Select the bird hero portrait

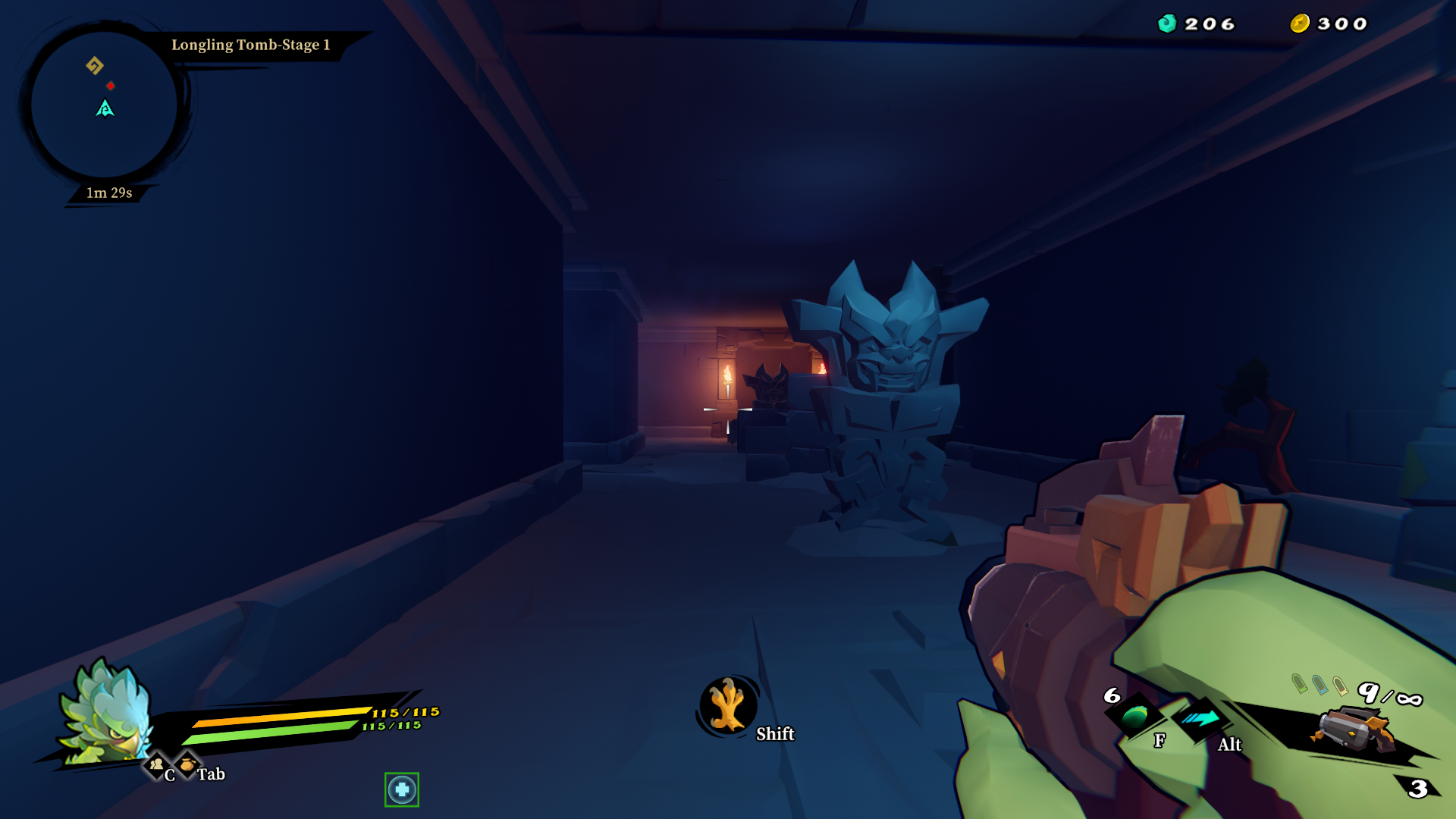(108, 713)
